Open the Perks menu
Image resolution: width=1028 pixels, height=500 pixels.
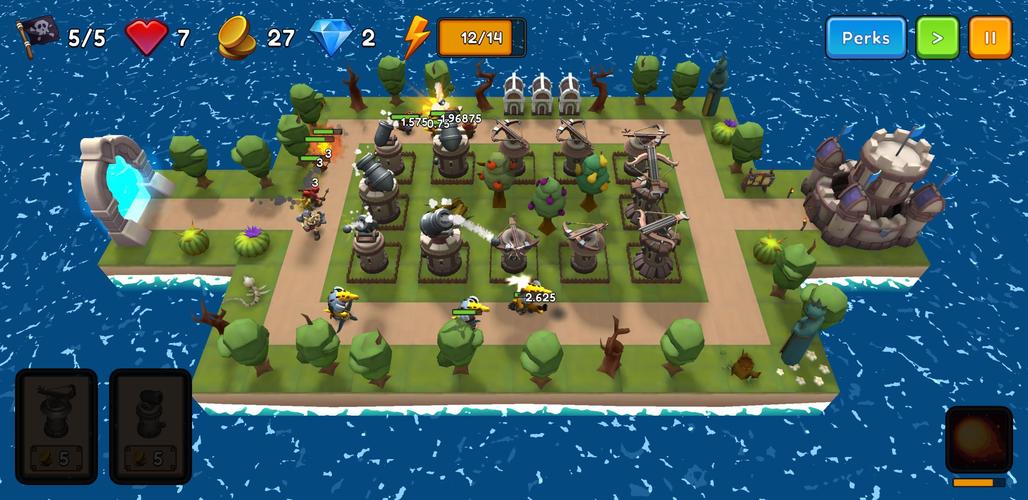click(865, 38)
